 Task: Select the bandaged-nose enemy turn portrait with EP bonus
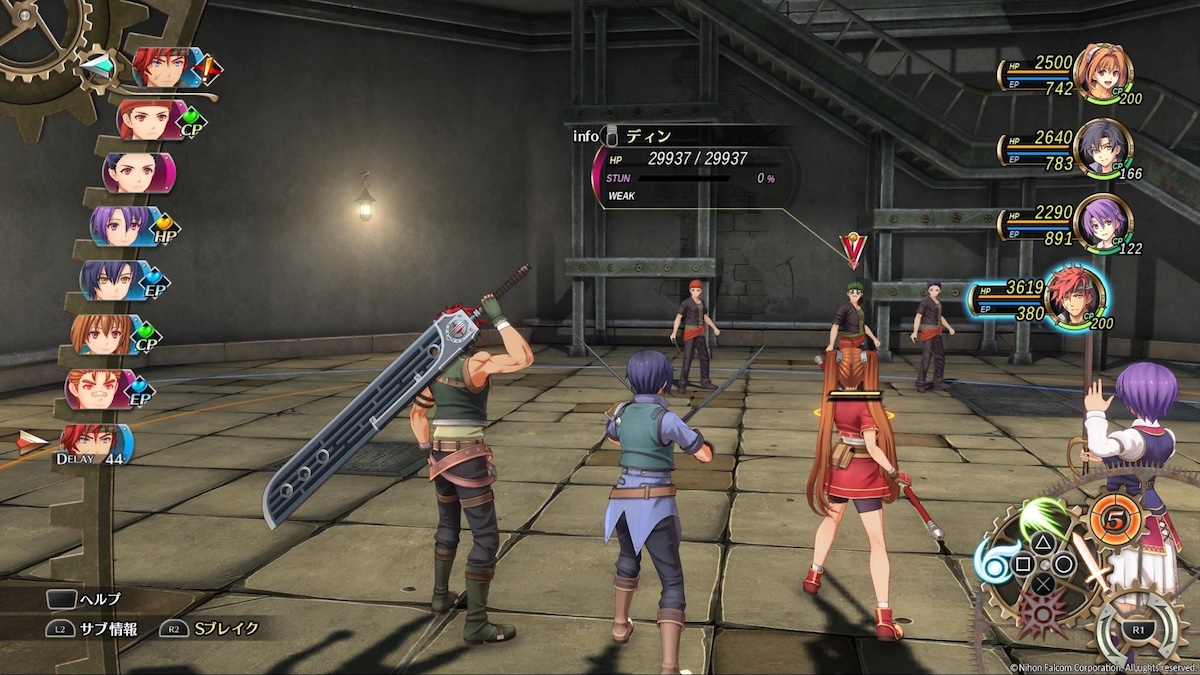tap(96, 389)
